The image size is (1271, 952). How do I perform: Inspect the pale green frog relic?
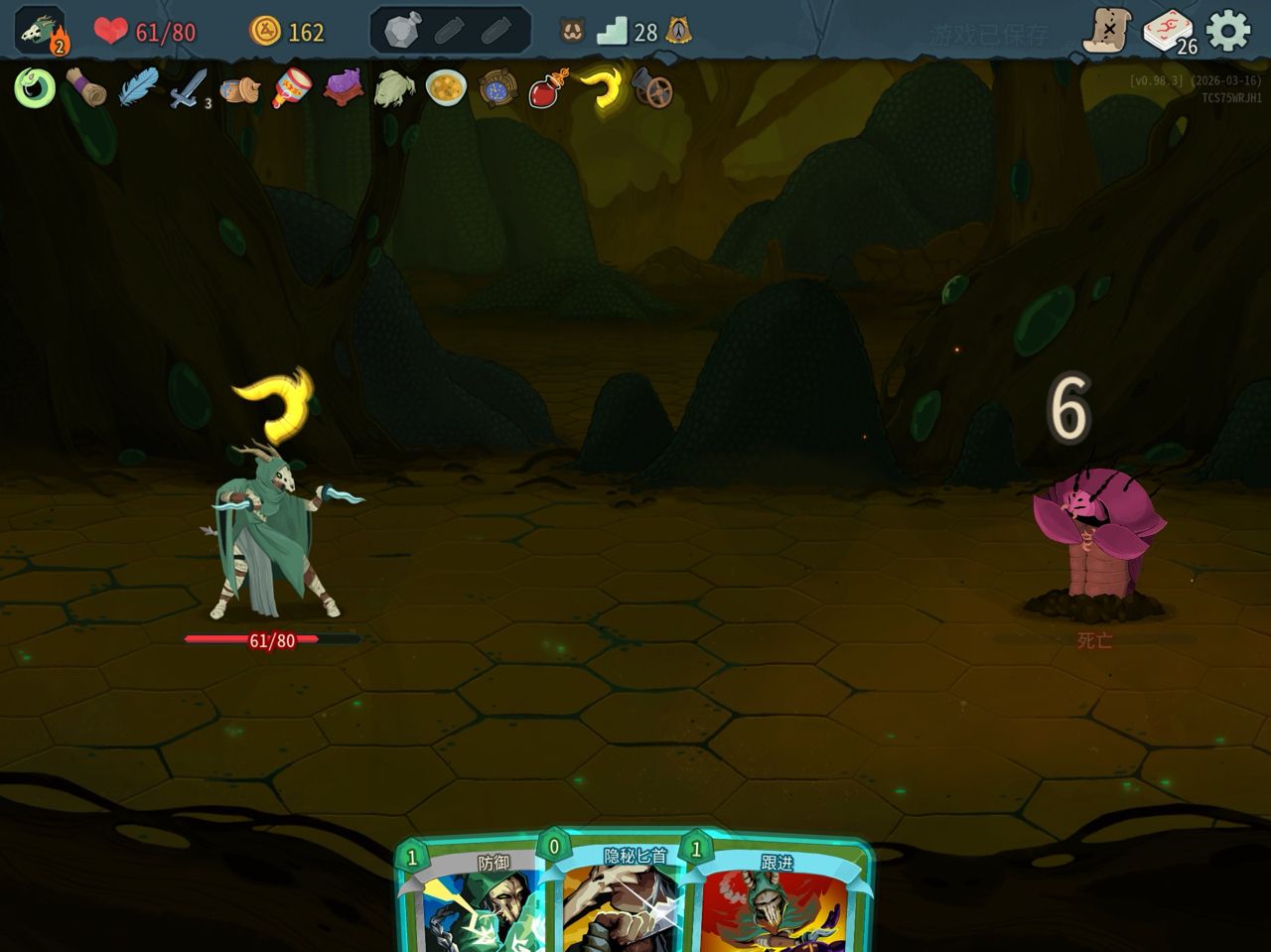[394, 88]
